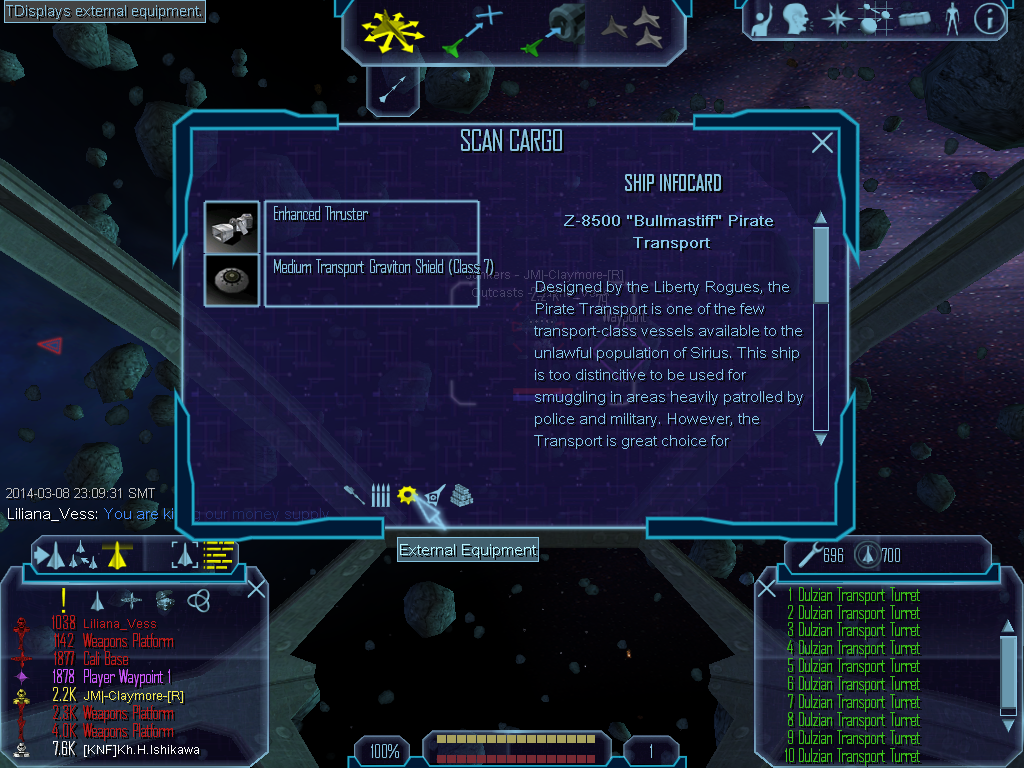Image resolution: width=1024 pixels, height=768 pixels.
Task: Close the Scan Cargo window
Action: 822,143
